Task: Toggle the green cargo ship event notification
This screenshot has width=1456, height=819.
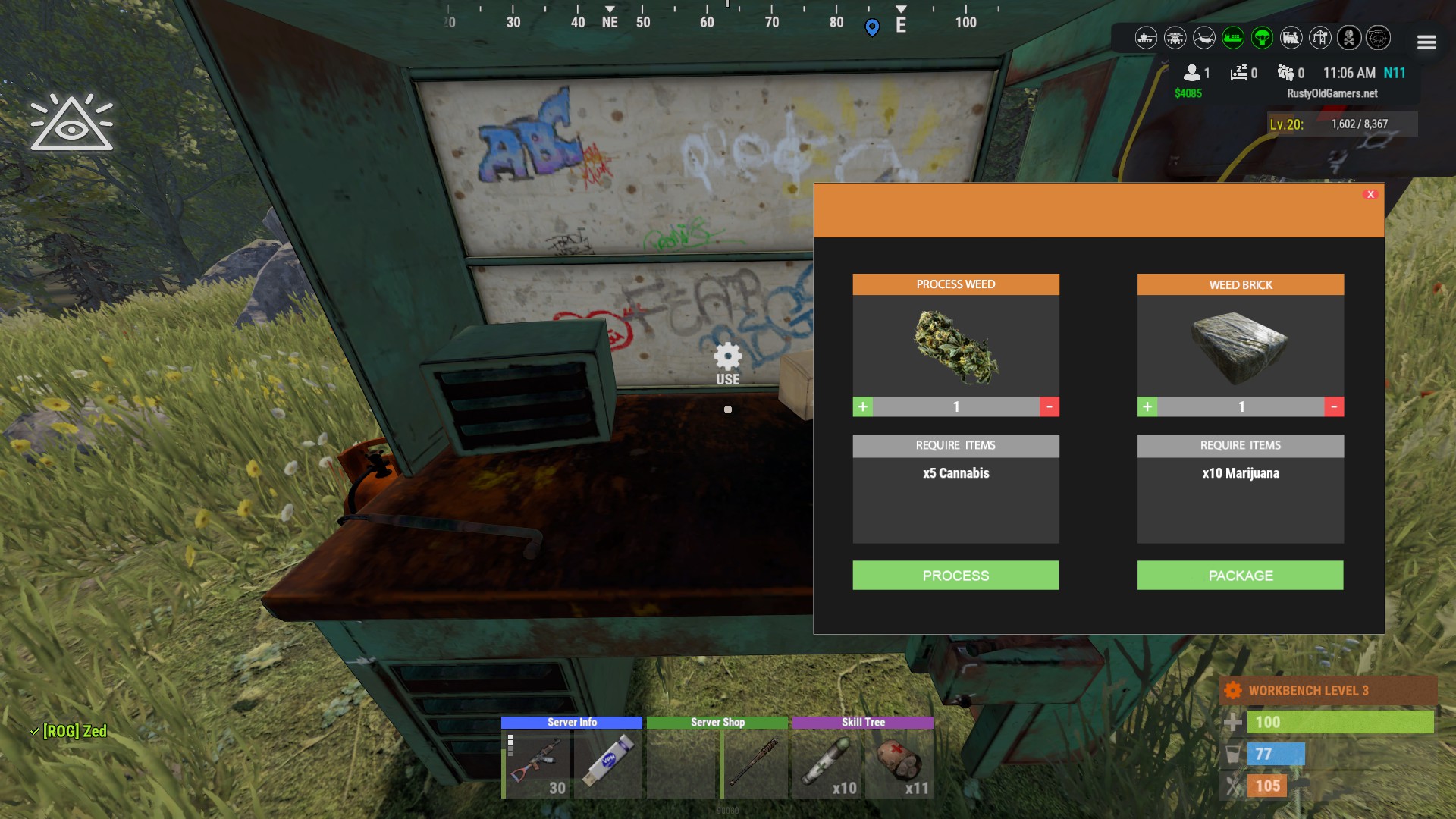Action: (x=1232, y=38)
